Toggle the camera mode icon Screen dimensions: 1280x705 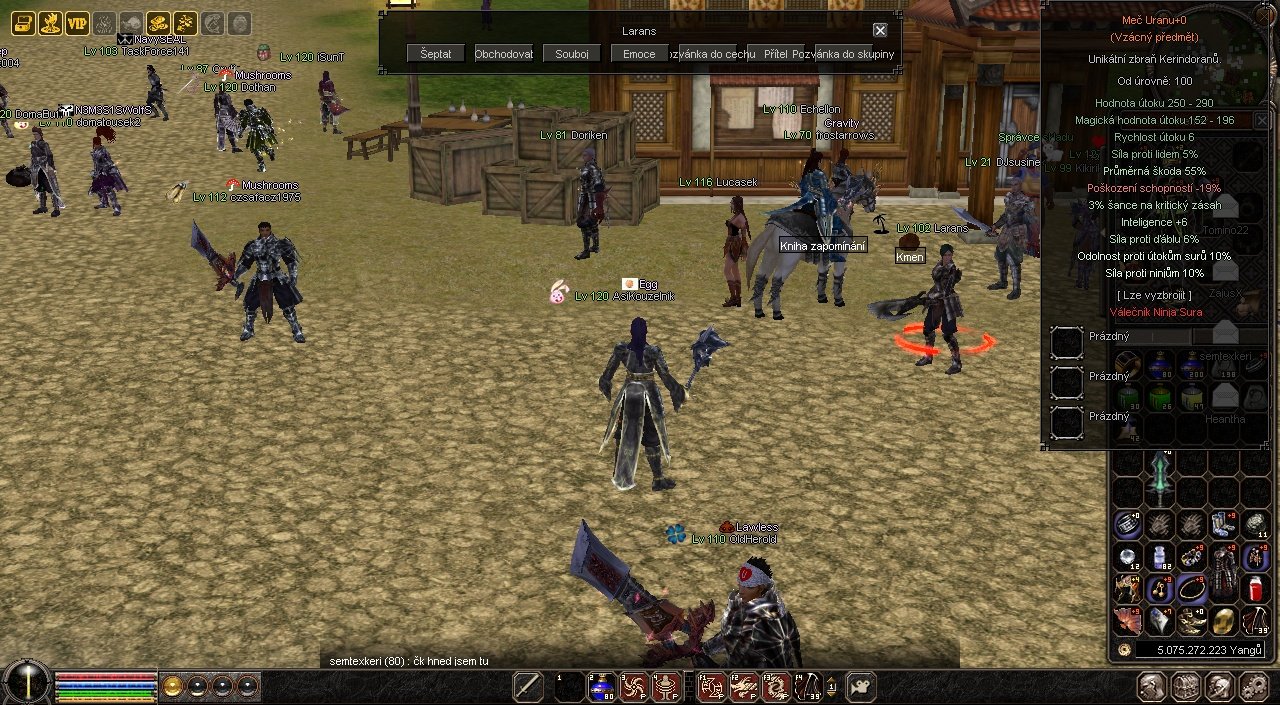click(860, 686)
